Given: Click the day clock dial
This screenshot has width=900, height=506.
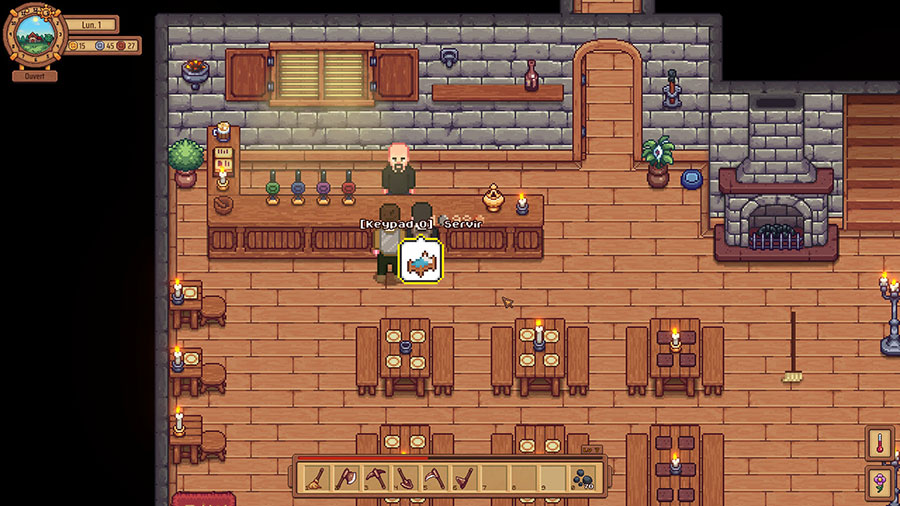Looking at the screenshot, I should click(35, 36).
